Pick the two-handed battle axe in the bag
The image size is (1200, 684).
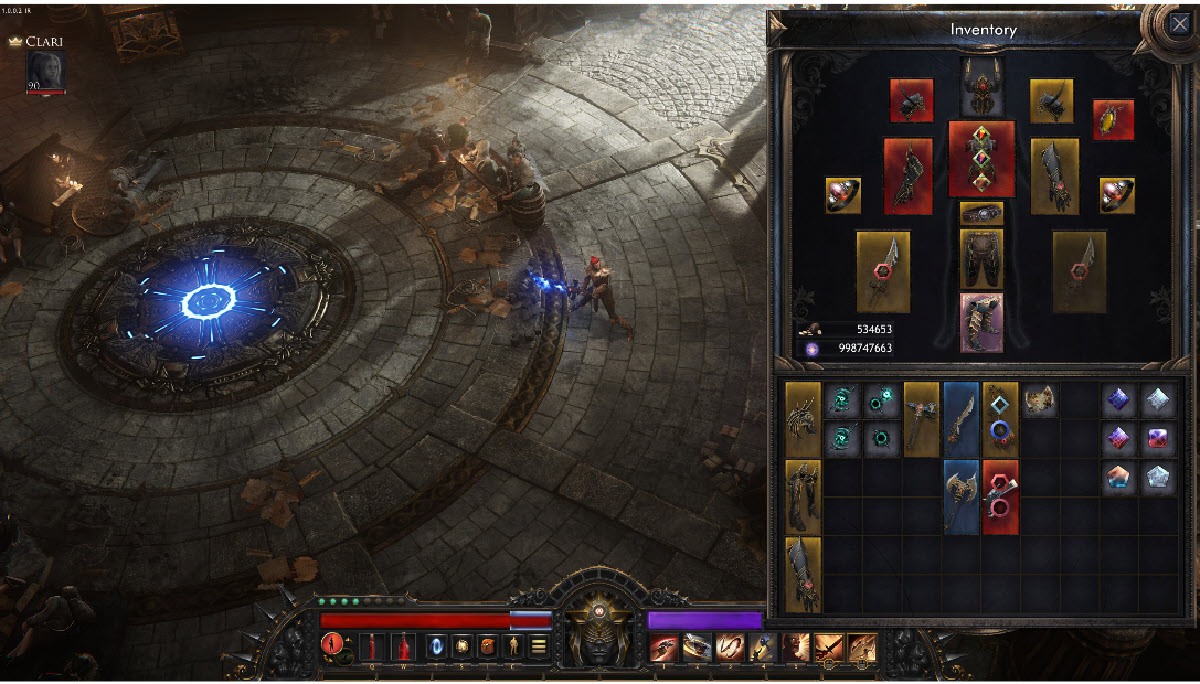(x=961, y=496)
